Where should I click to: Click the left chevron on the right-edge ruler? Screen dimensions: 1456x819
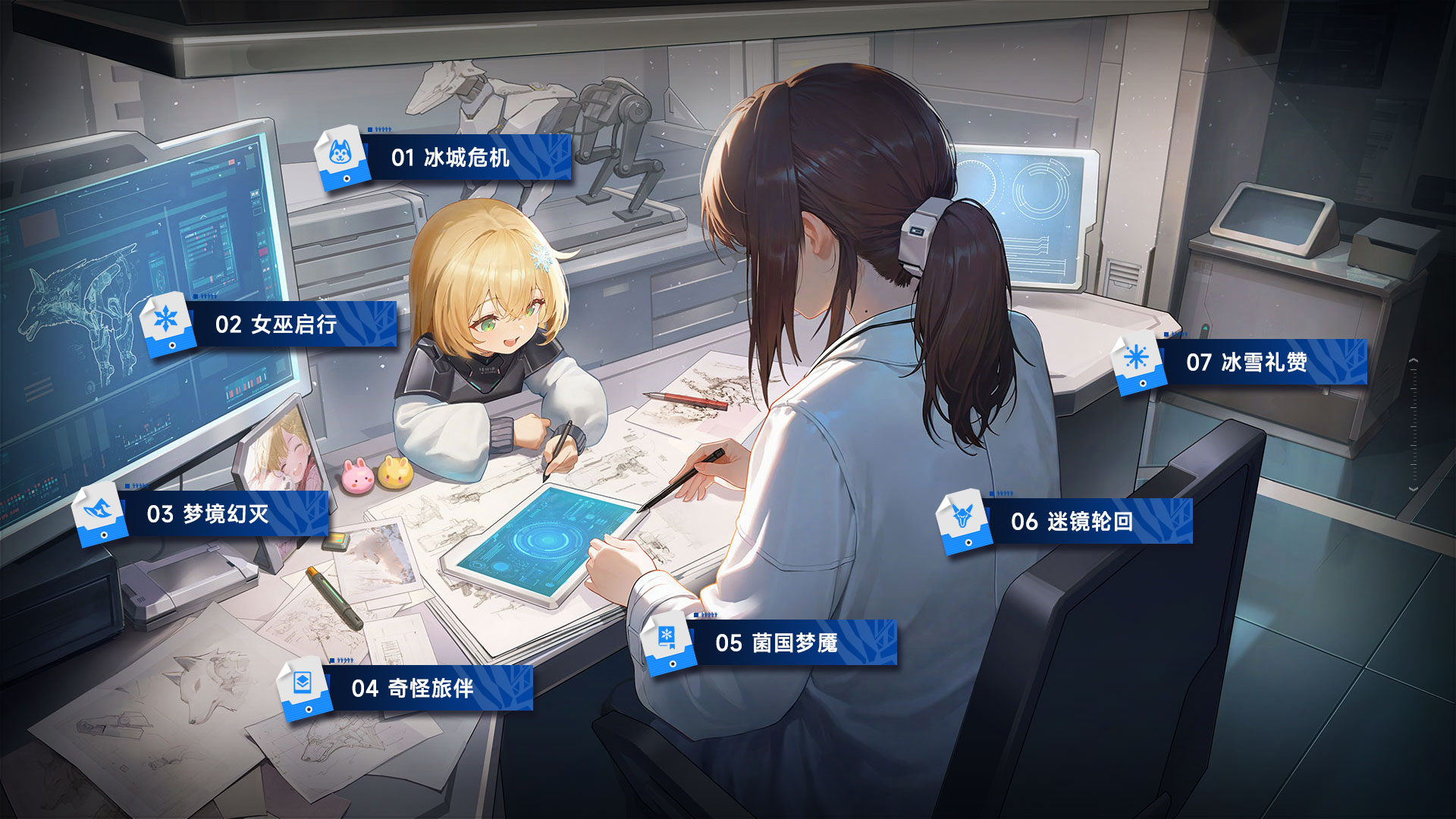point(1414,359)
